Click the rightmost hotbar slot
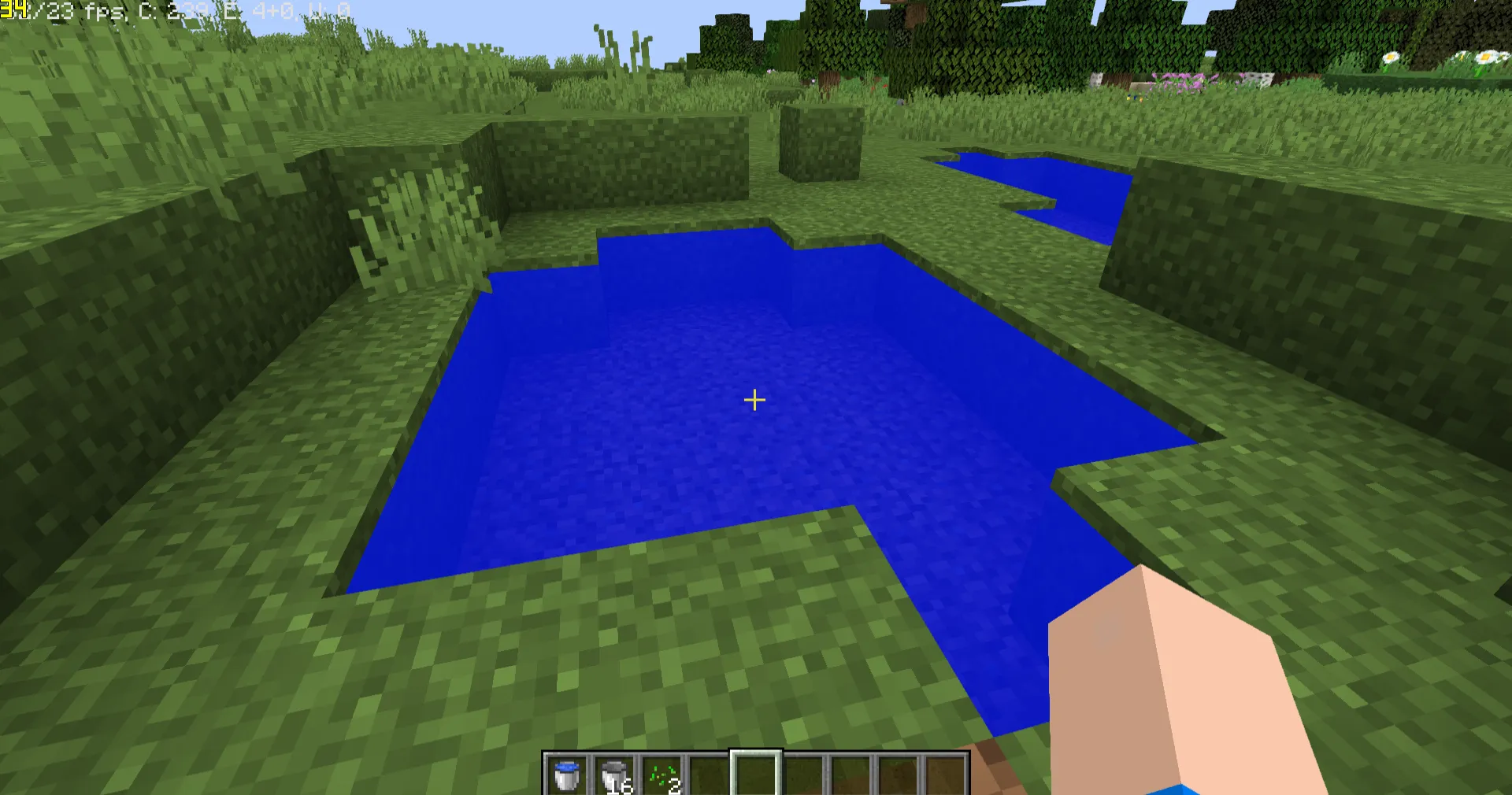Viewport: 1512px width, 795px height. click(944, 773)
